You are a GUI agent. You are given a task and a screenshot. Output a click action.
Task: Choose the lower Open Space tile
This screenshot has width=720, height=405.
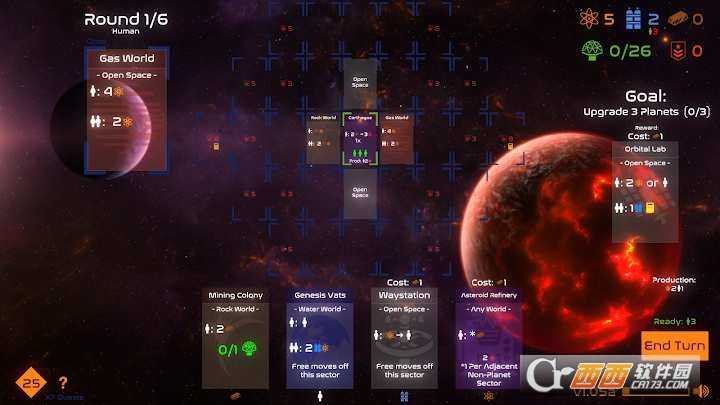pyautogui.click(x=360, y=192)
